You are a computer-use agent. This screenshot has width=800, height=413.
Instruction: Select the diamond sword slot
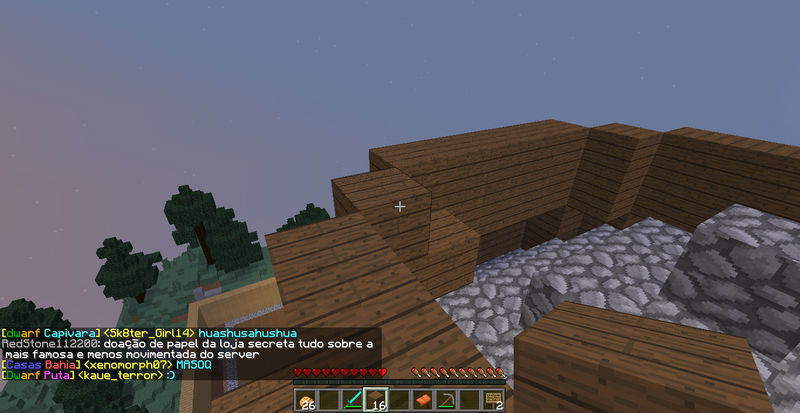click(353, 400)
